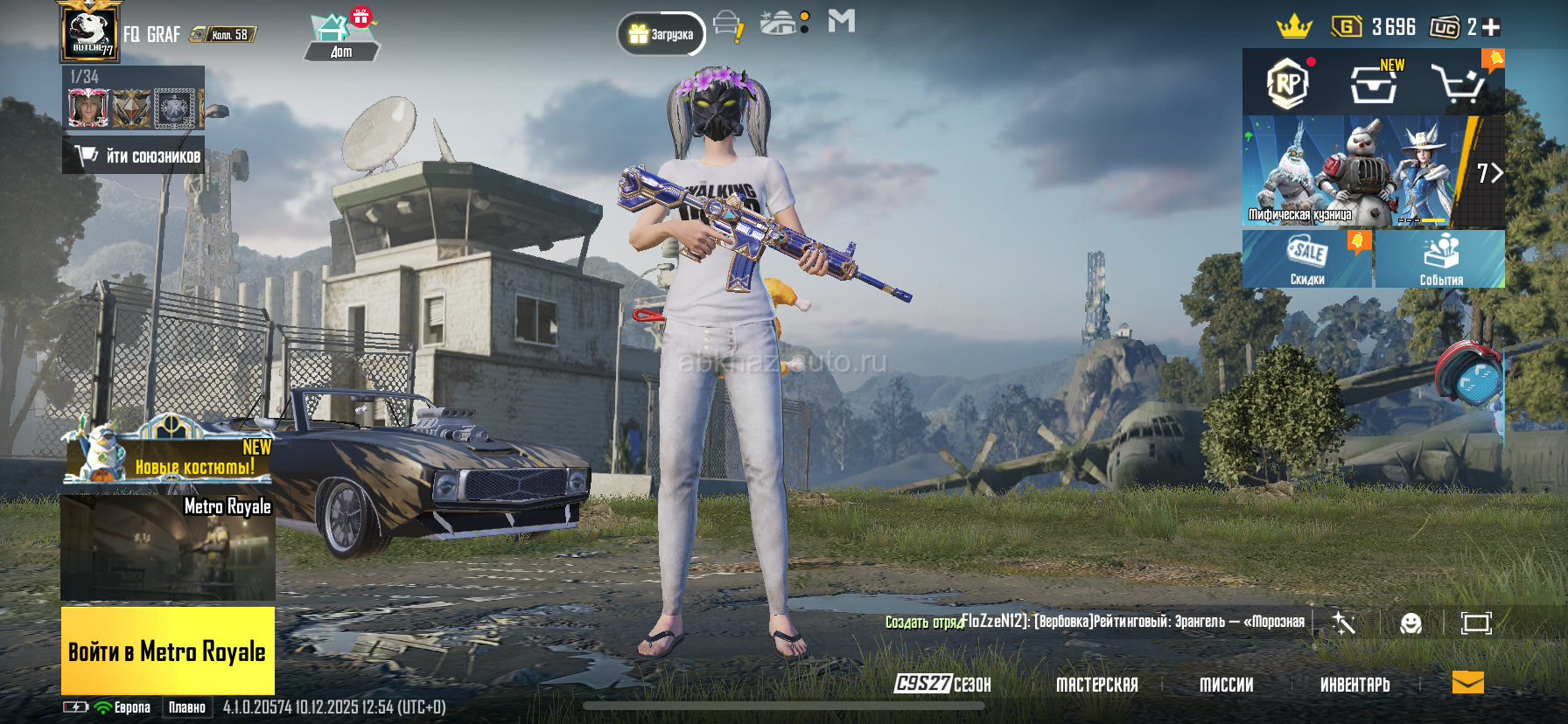1568x724 pixels.
Task: Open the shopping cart store
Action: 1457,84
